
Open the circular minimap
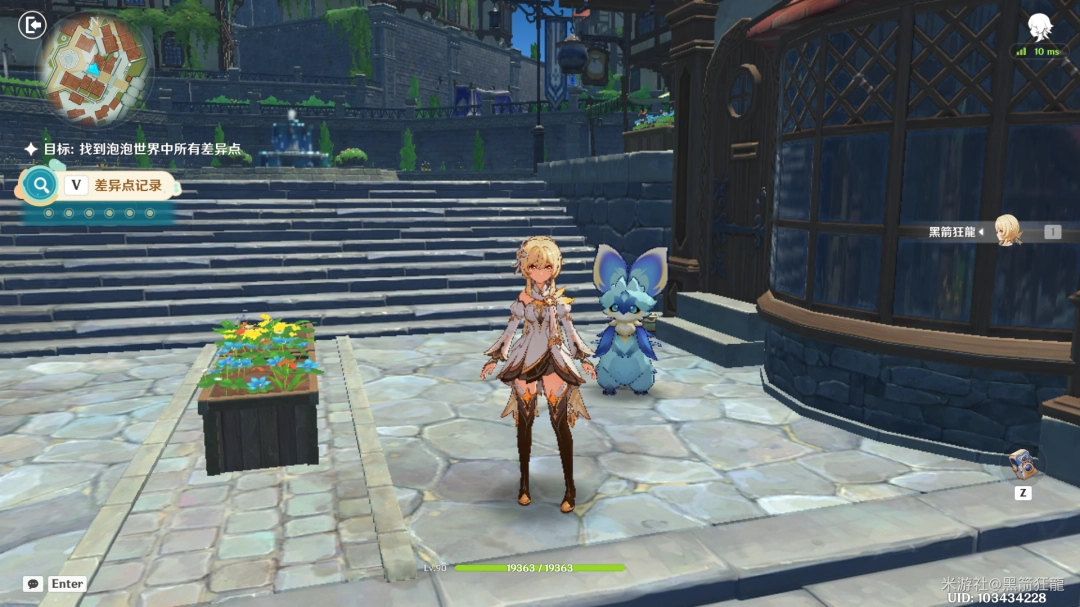coord(93,68)
